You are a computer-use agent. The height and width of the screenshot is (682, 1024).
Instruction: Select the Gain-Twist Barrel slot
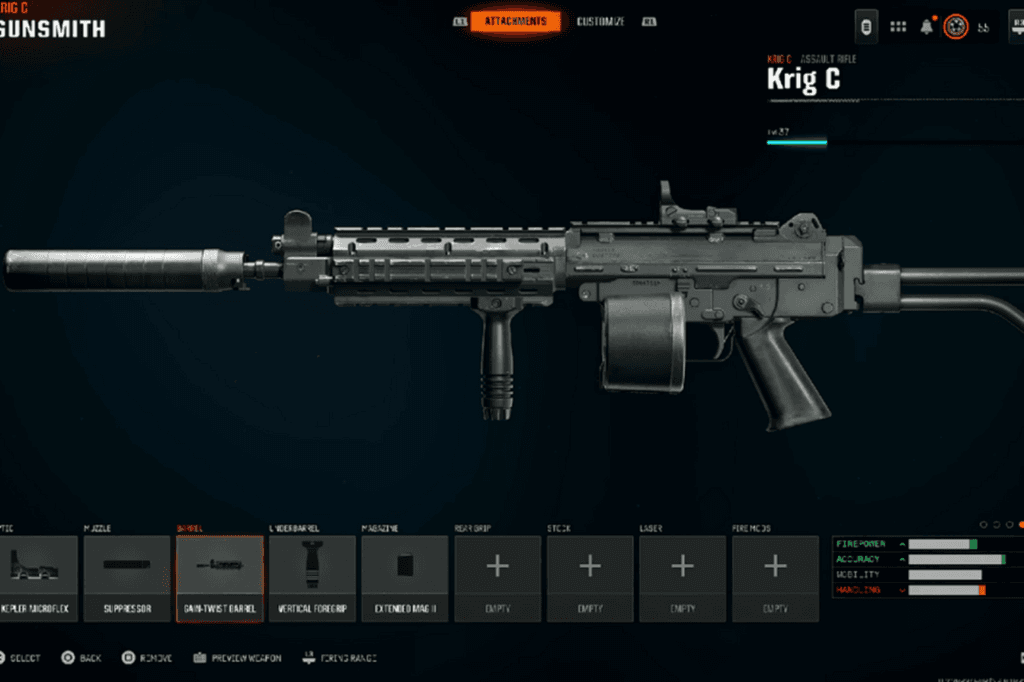[220, 577]
